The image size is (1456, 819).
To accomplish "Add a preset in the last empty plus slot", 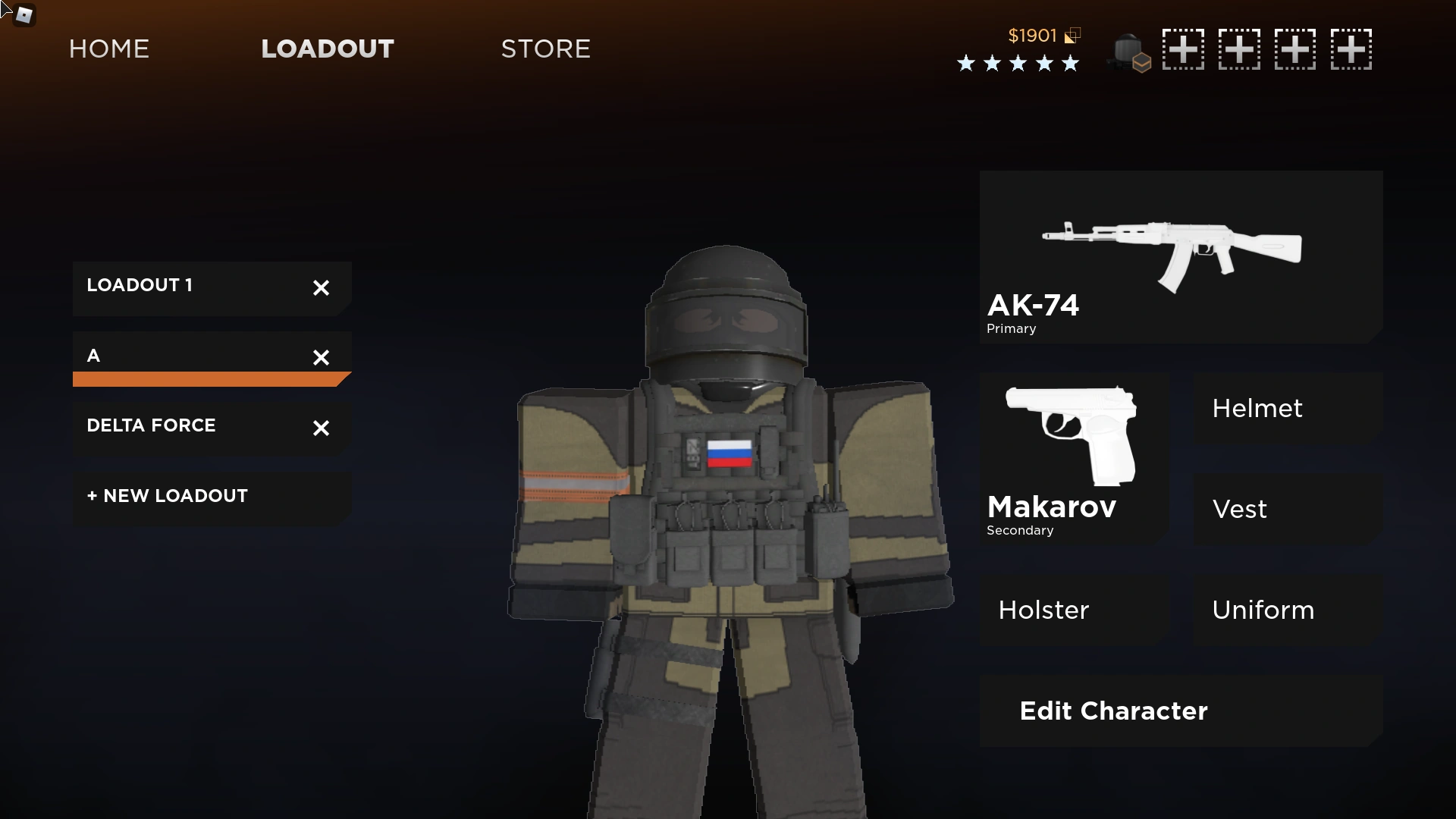I will pos(1352,49).
